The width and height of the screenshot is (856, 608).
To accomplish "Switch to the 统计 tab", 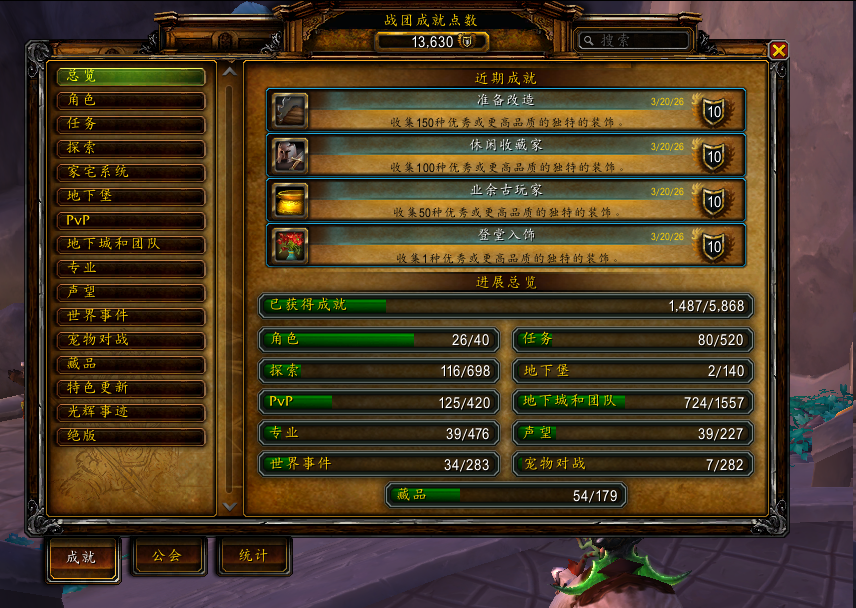I will tap(254, 557).
